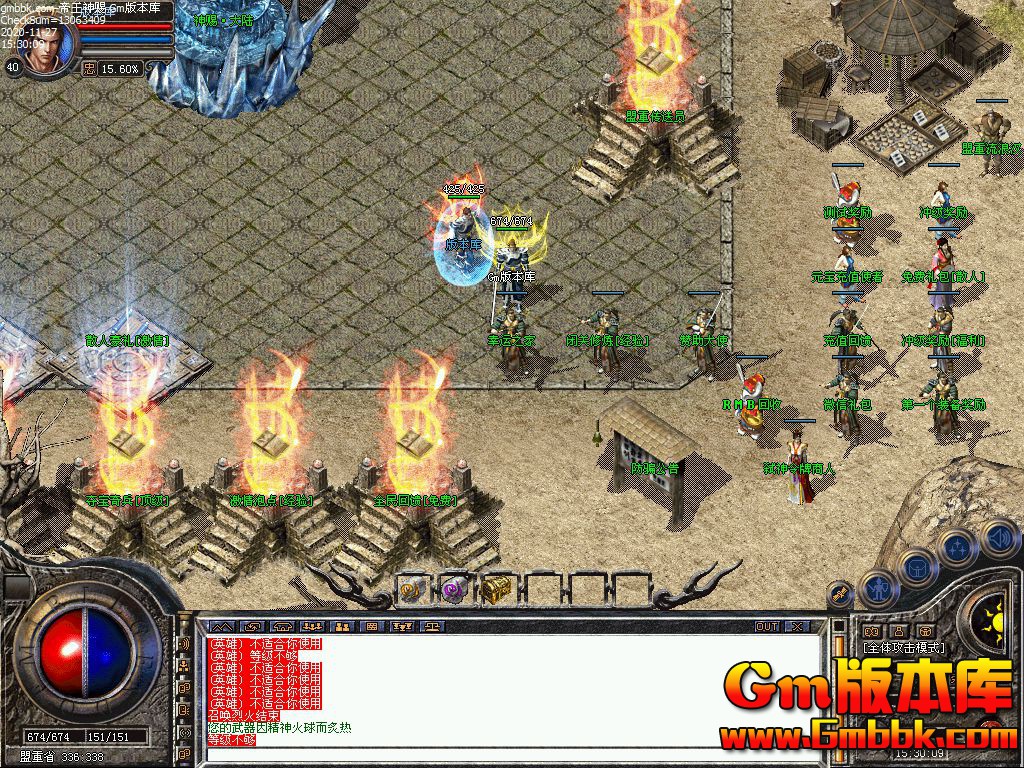Use the gold scroll in the belt
The image size is (1024, 768).
(411, 590)
